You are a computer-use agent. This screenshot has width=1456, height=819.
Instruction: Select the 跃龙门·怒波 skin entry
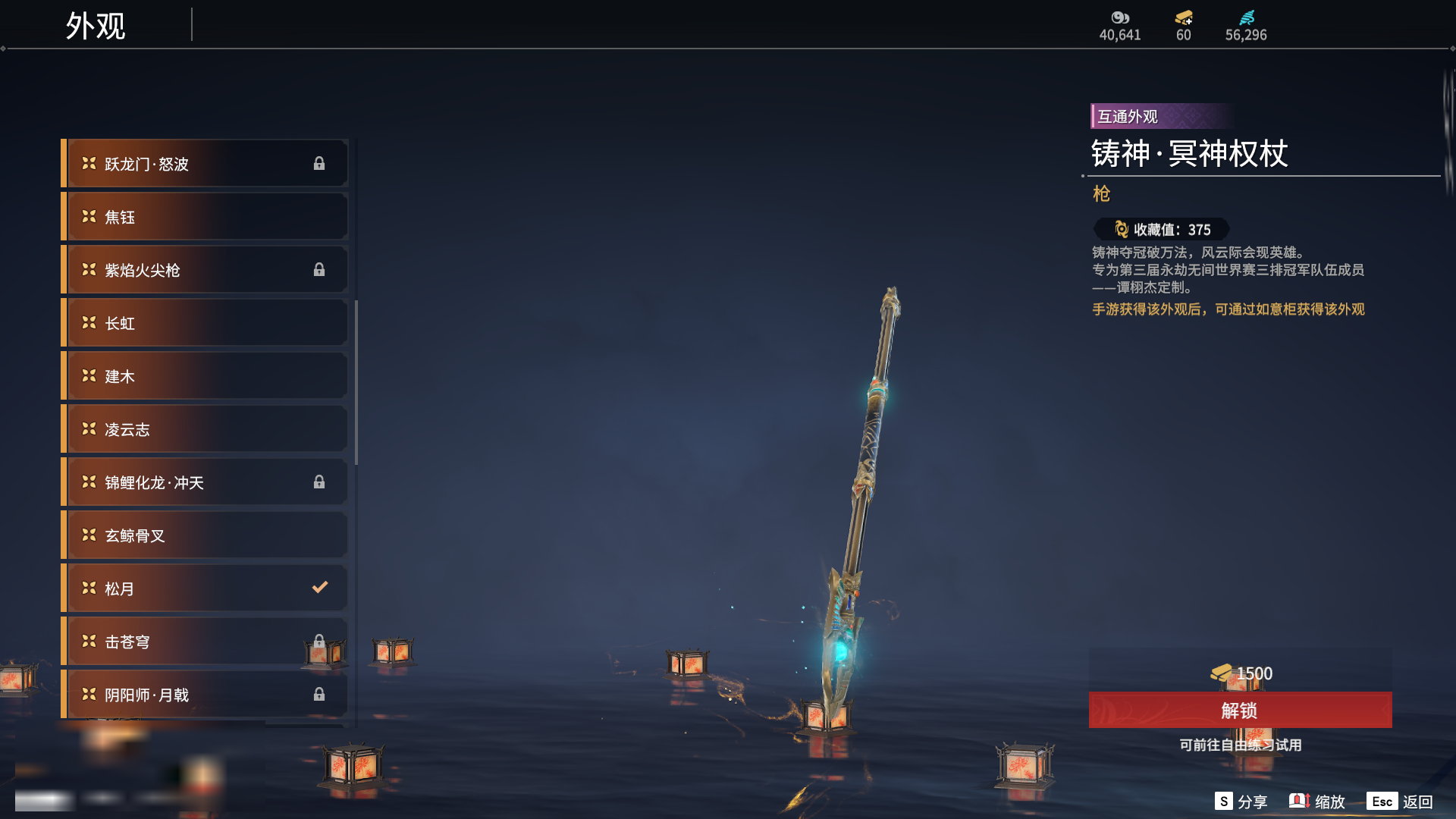click(205, 164)
